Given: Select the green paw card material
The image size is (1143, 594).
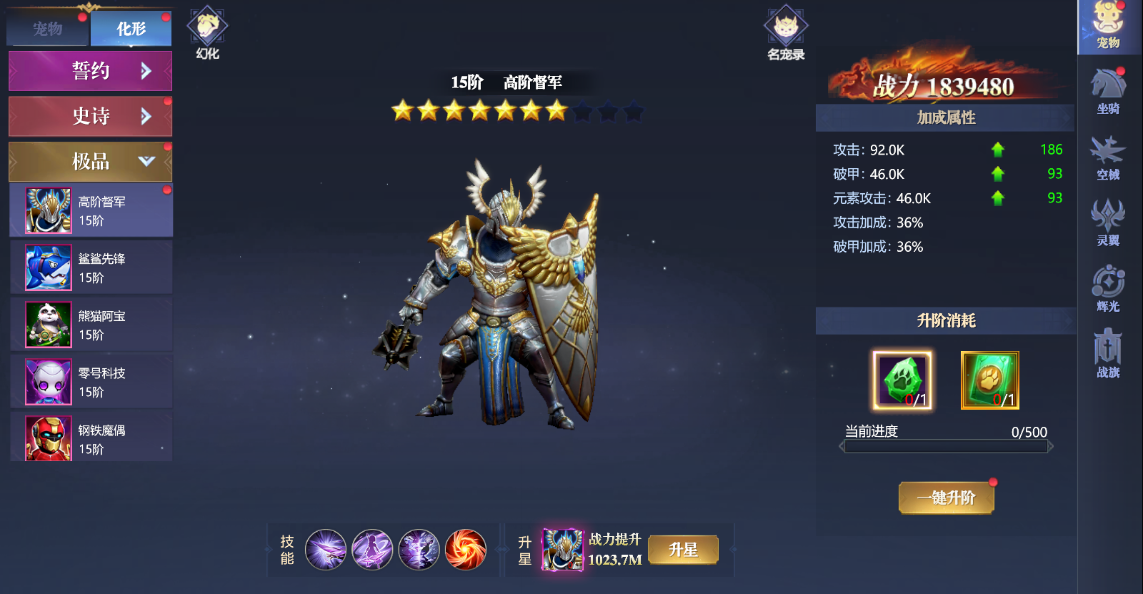Looking at the screenshot, I should 990,380.
